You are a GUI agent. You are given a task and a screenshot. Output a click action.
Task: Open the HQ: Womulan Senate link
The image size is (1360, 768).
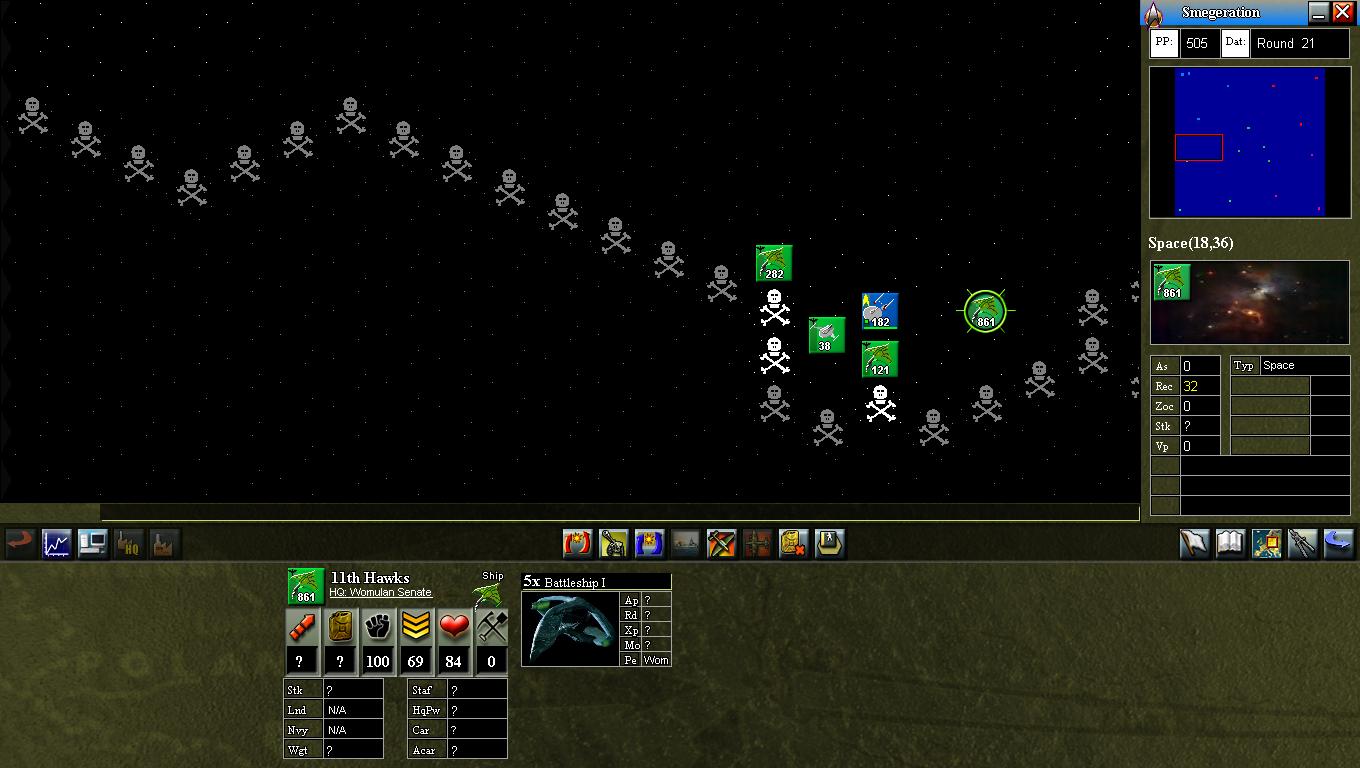click(x=381, y=592)
